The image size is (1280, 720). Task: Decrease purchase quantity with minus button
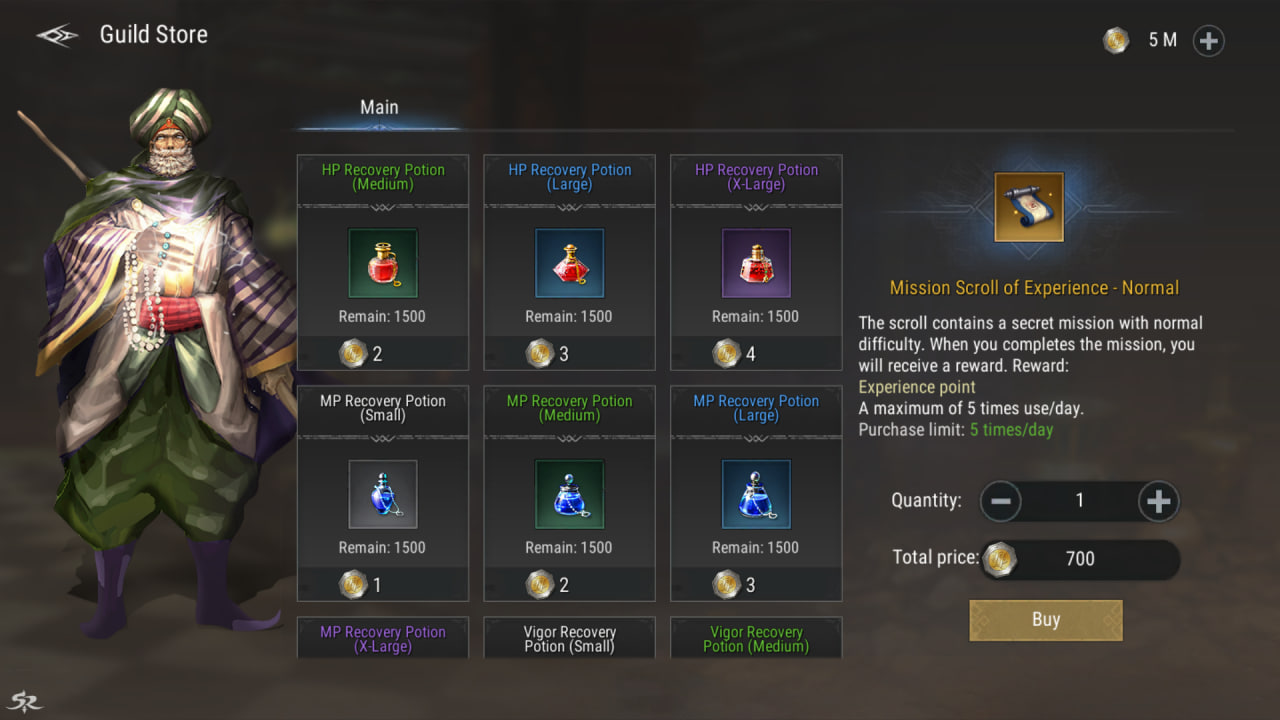coord(1001,501)
